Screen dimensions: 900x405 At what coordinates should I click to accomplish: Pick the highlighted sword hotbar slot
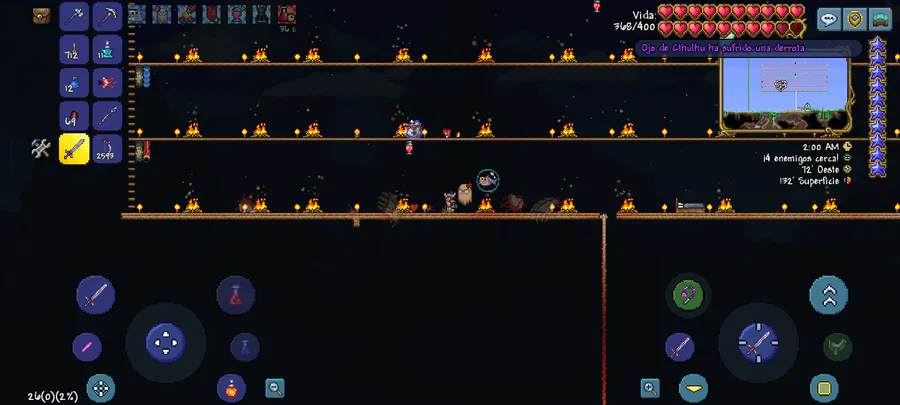pyautogui.click(x=75, y=149)
